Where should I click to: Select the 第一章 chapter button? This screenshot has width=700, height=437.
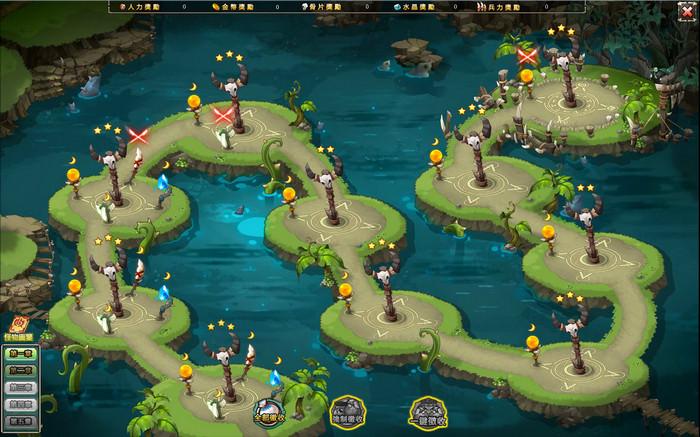[21, 352]
